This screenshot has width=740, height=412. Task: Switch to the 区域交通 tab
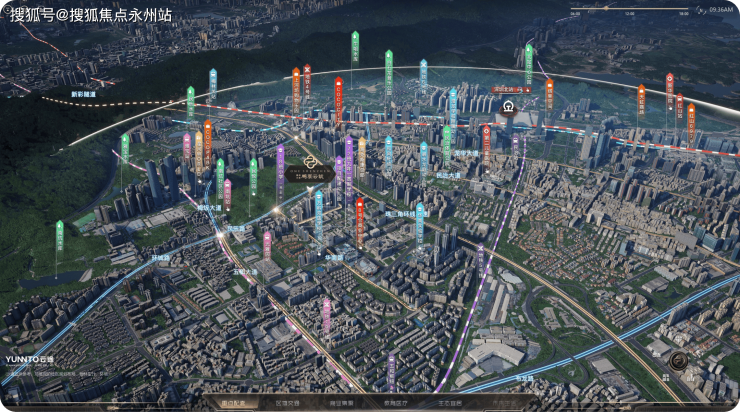tap(286, 403)
